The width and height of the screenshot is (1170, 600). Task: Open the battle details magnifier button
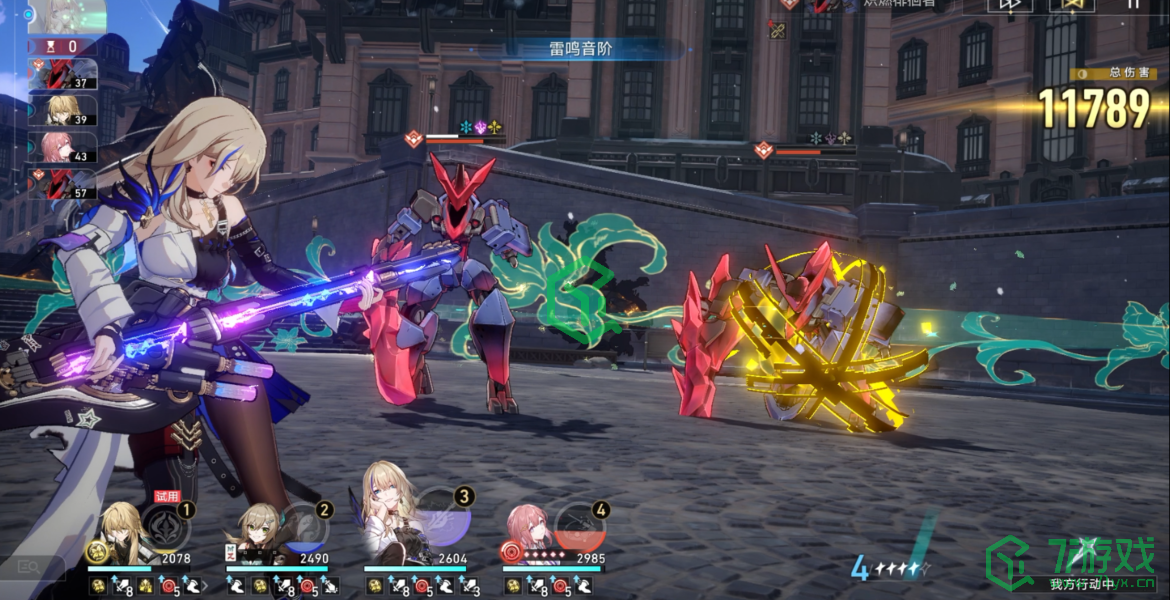[x=28, y=567]
